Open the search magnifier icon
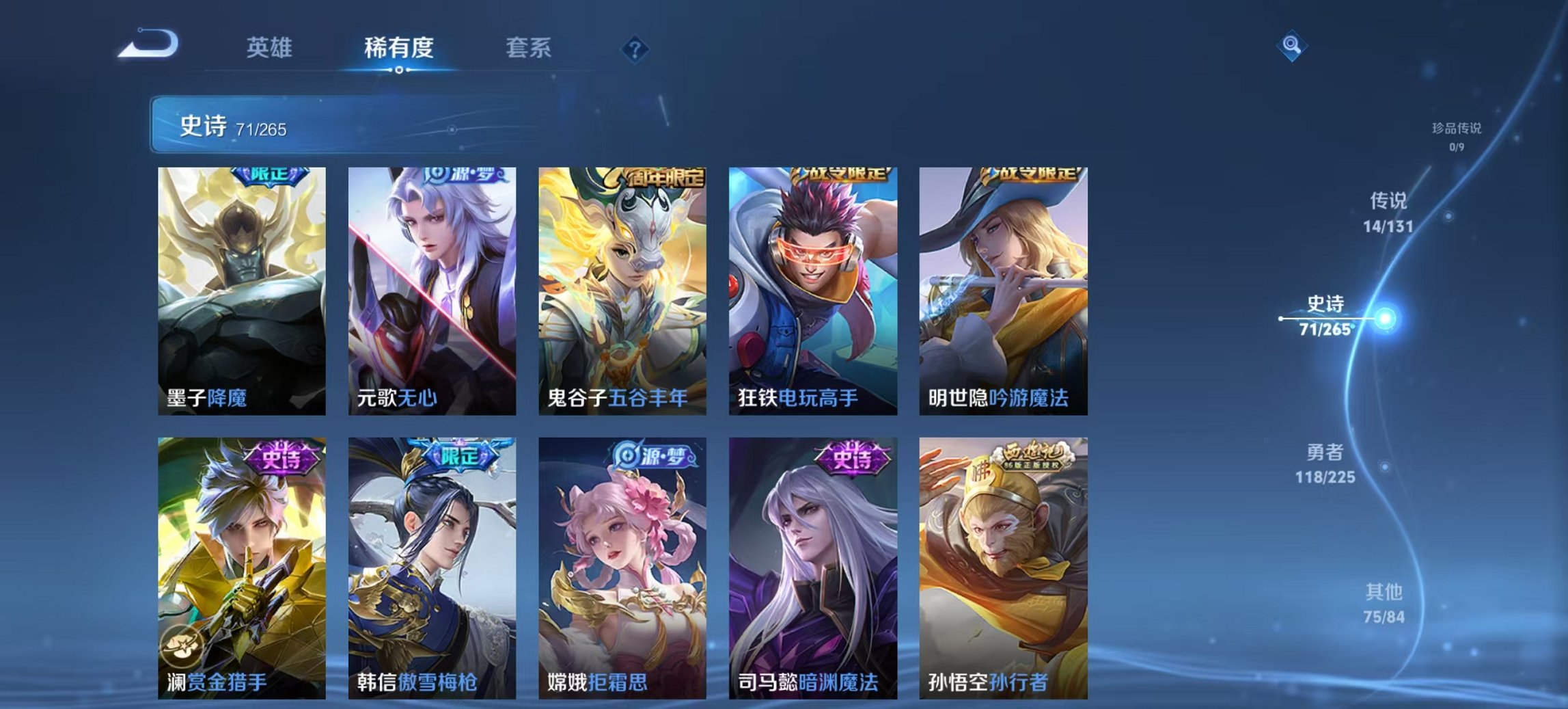The width and height of the screenshot is (1568, 709). [x=1291, y=46]
